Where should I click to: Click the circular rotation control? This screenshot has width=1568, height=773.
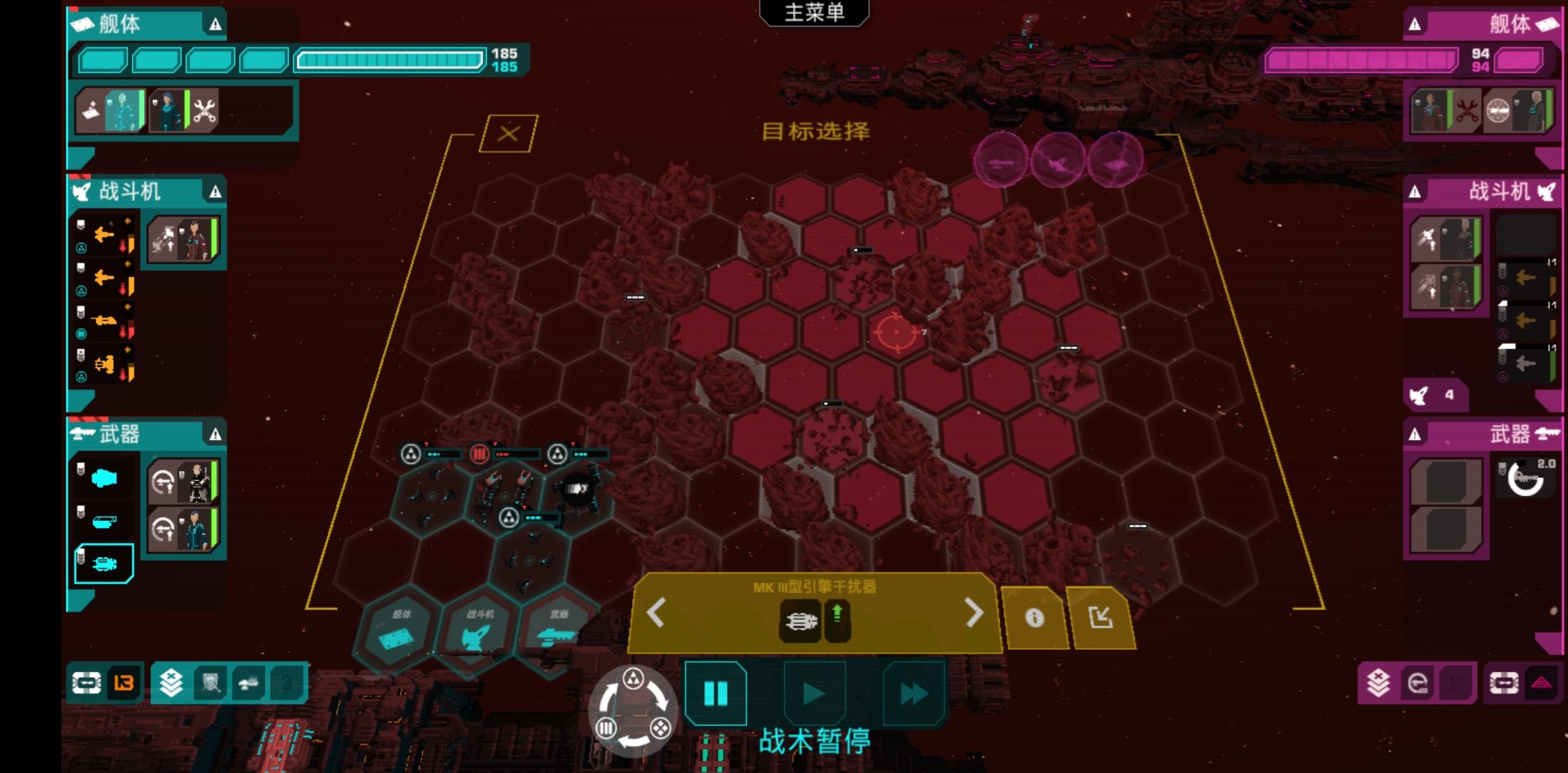click(633, 711)
